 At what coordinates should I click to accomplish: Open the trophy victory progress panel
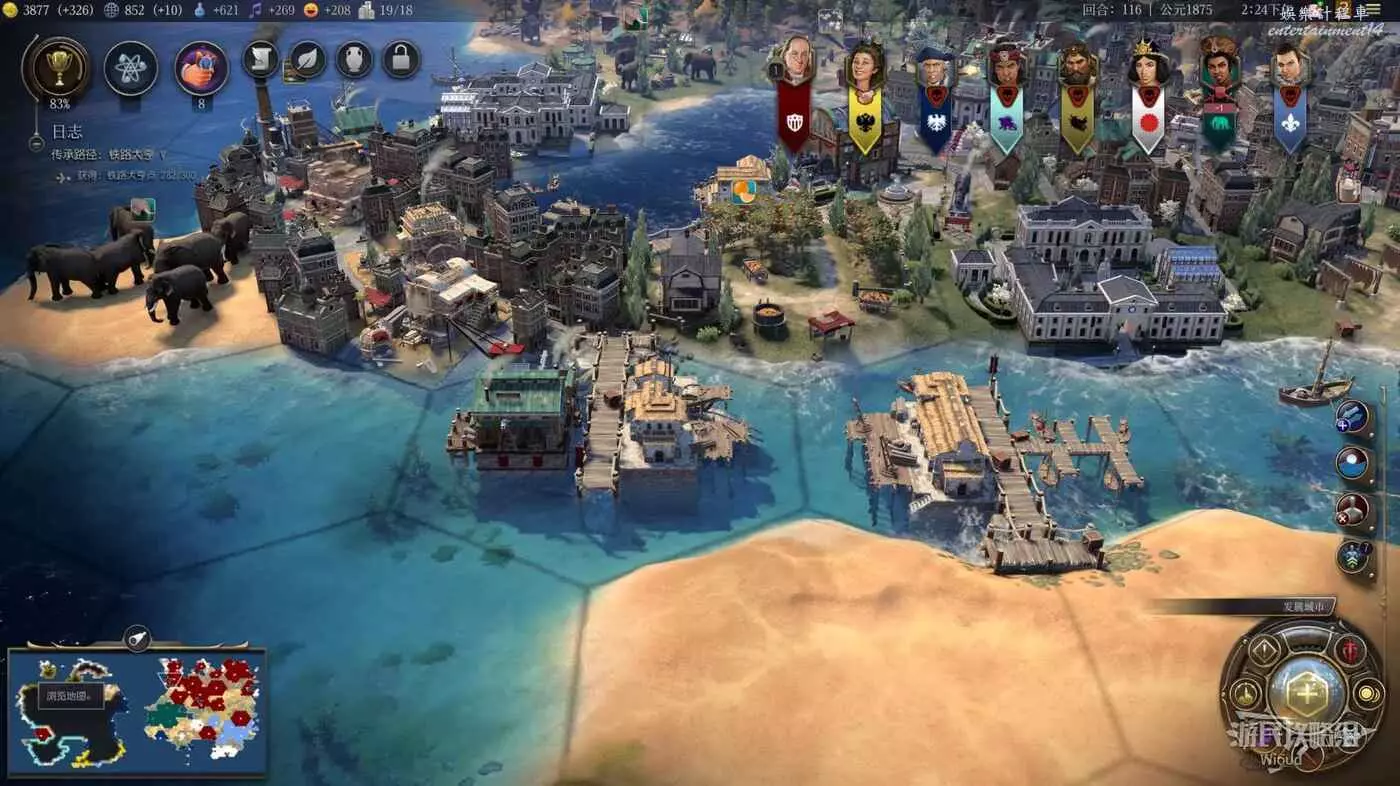click(56, 67)
